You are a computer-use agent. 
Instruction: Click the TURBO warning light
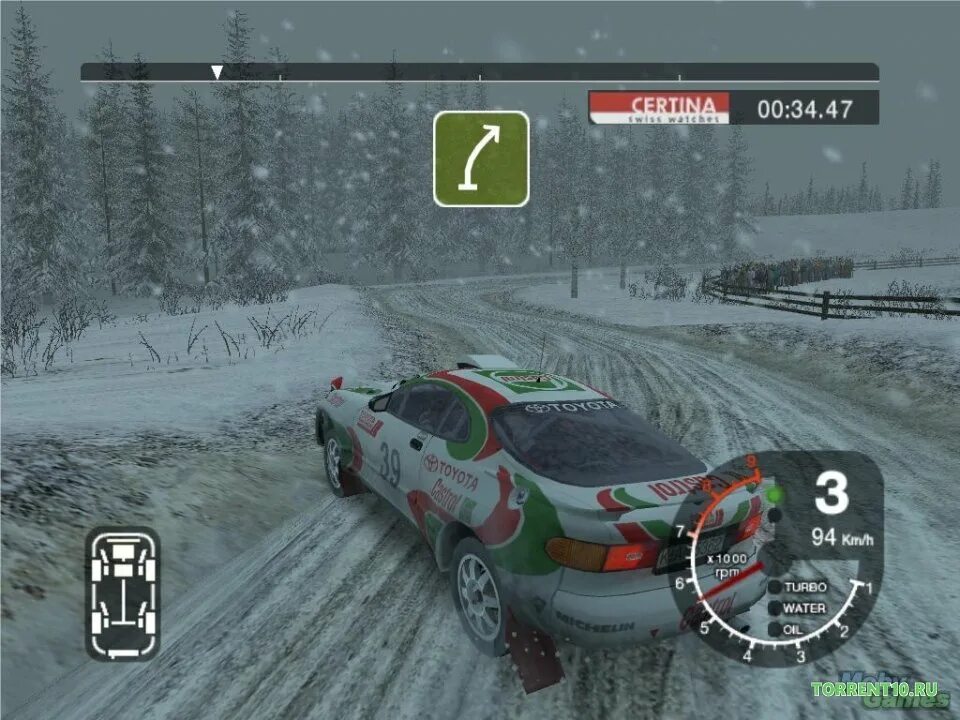(x=775, y=587)
